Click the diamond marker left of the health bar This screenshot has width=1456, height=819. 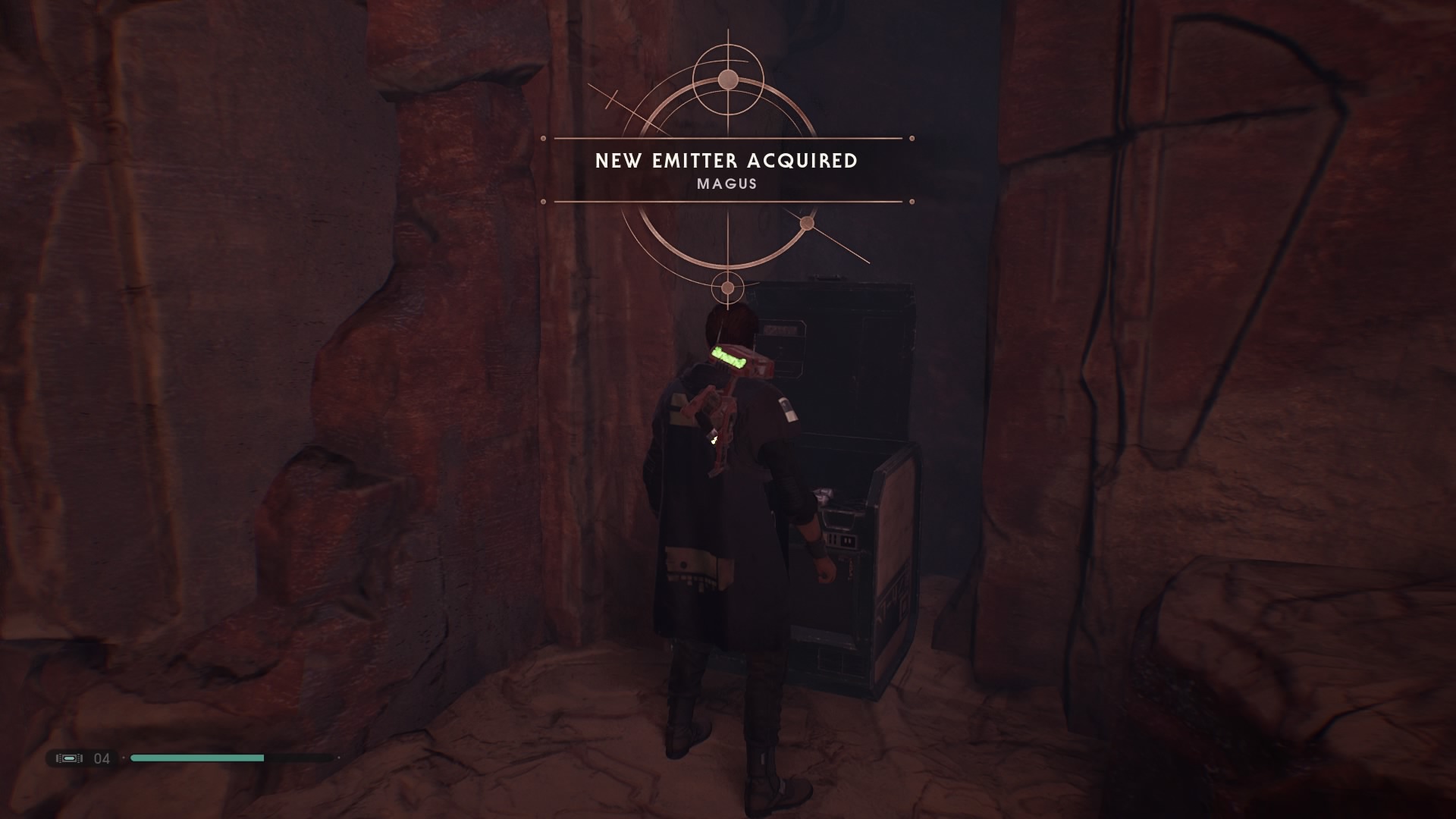tap(124, 758)
